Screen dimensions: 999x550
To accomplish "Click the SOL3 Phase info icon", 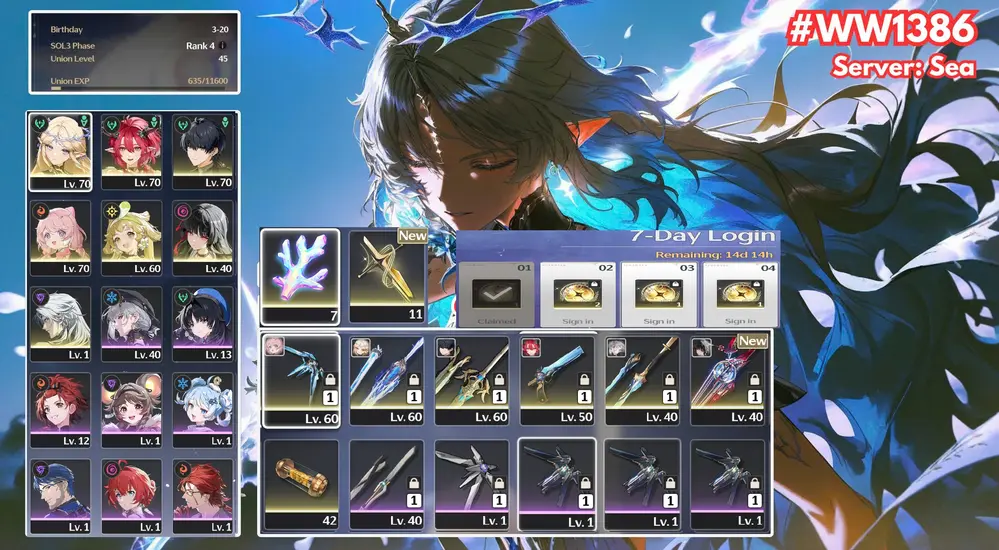I will coord(222,44).
